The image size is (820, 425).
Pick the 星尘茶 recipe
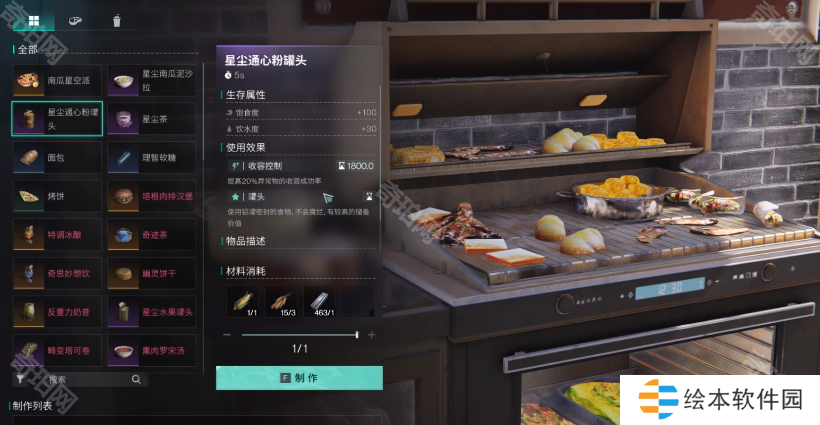tap(150, 119)
